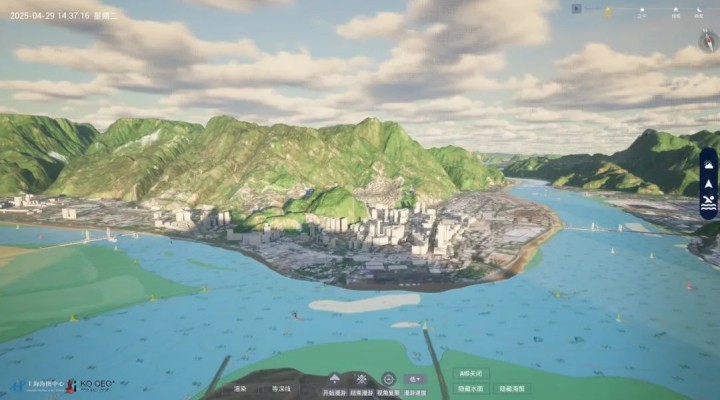Play the time-of-day animation
Image resolution: width=720 pixels, height=400 pixels.
[577, 9]
